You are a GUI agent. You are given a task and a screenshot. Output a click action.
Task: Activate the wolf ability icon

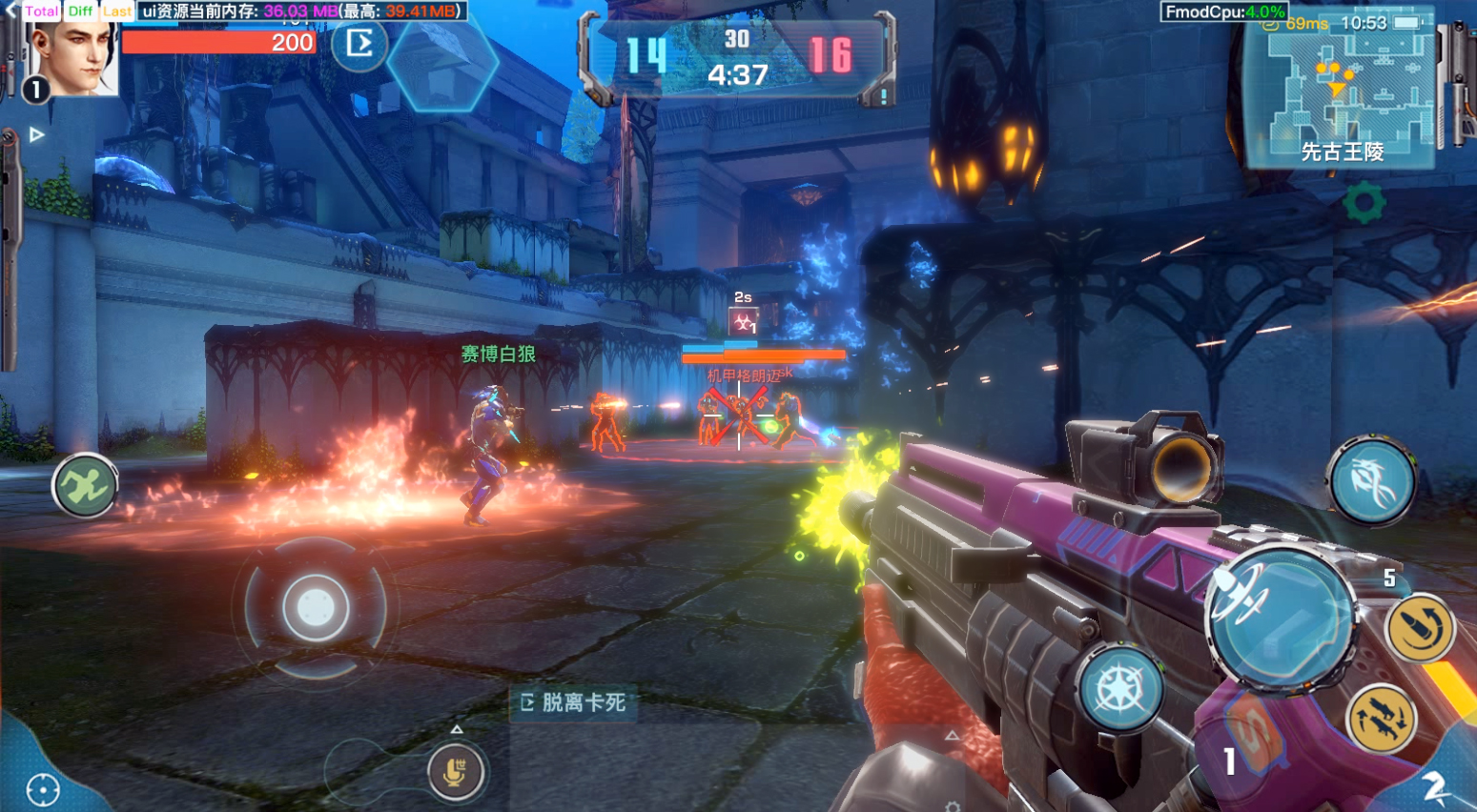tap(1371, 481)
